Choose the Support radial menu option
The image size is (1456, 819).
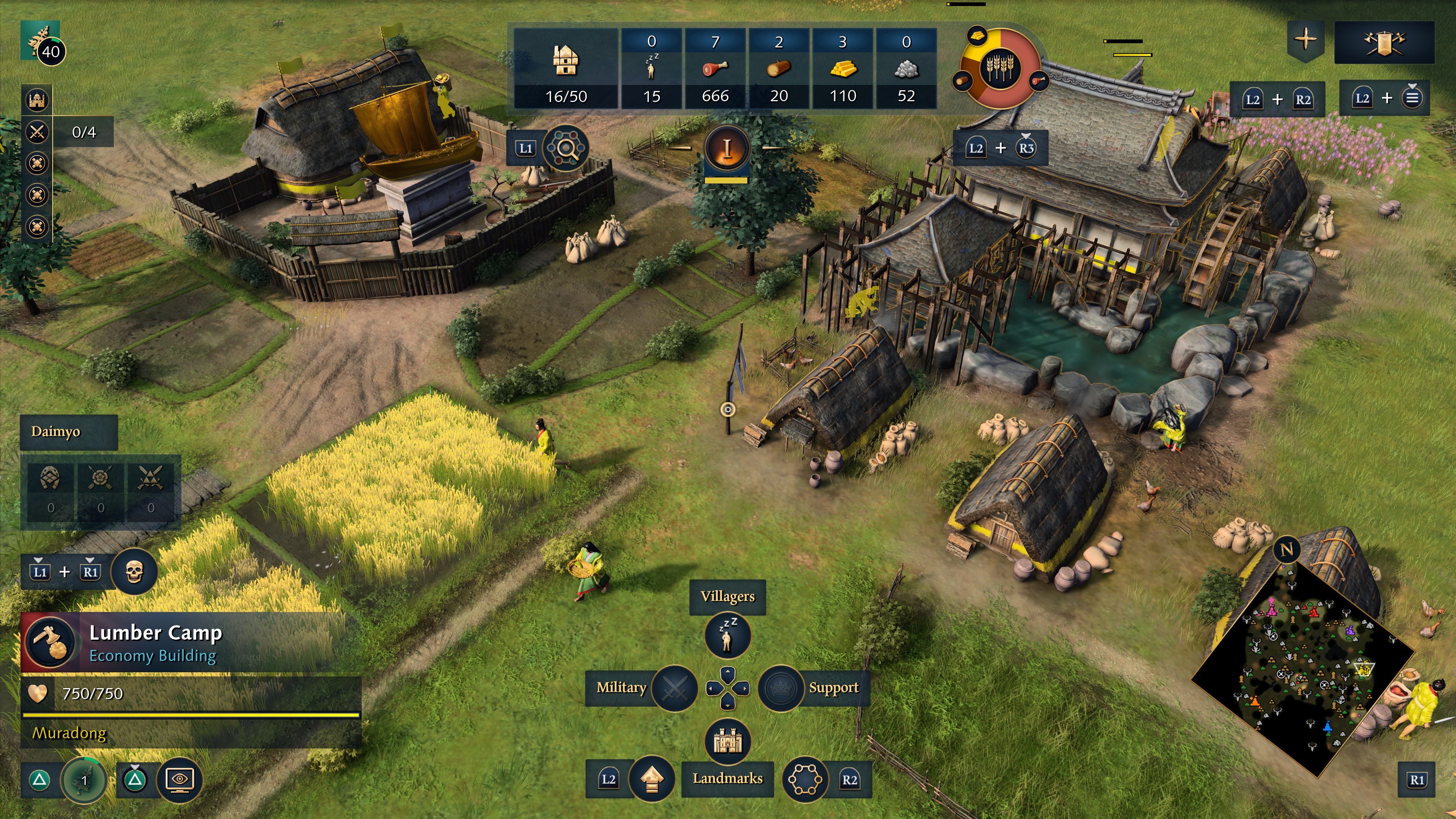click(781, 688)
